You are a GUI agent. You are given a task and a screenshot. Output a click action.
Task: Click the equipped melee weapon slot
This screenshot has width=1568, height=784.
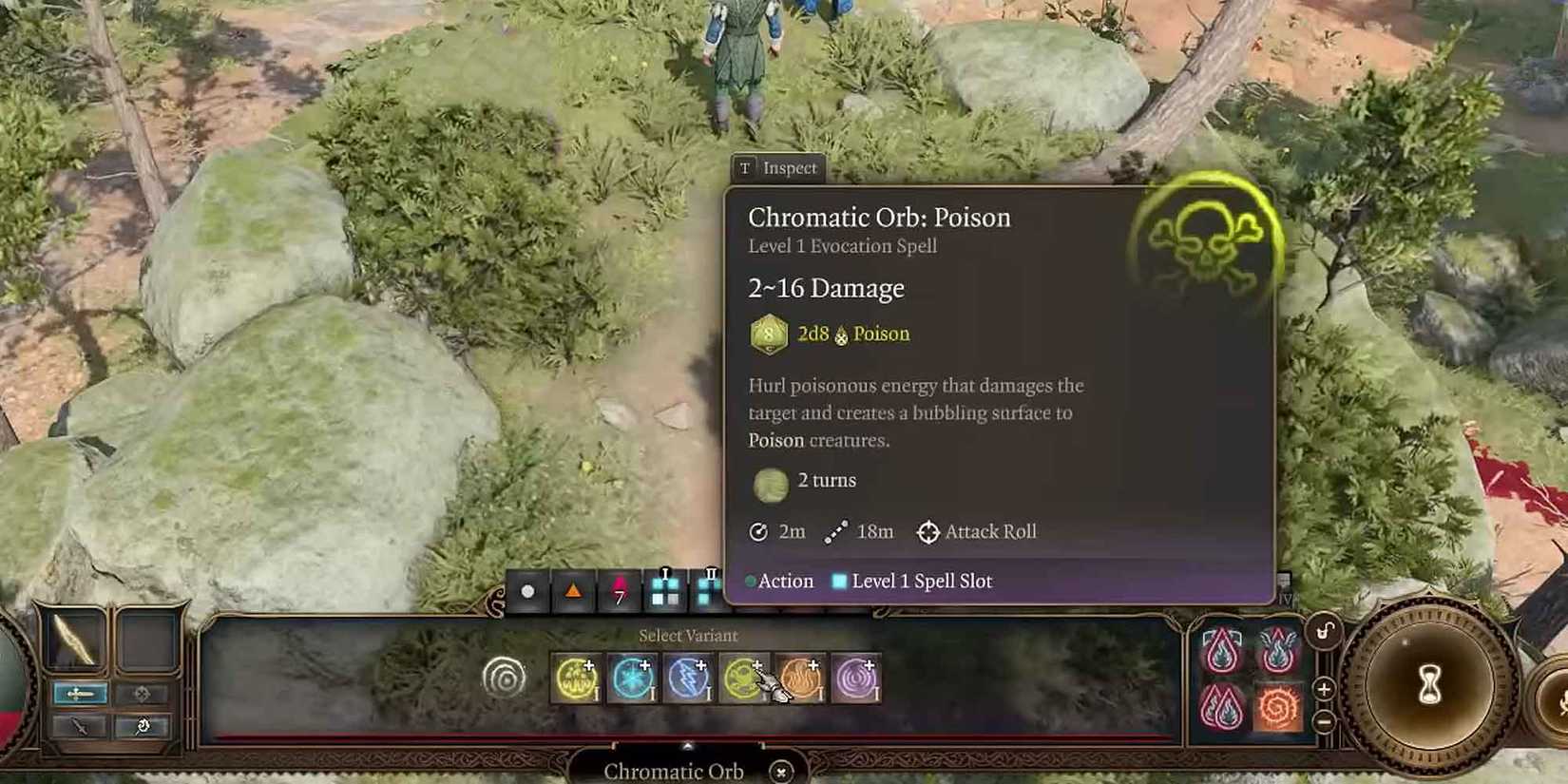click(x=72, y=640)
